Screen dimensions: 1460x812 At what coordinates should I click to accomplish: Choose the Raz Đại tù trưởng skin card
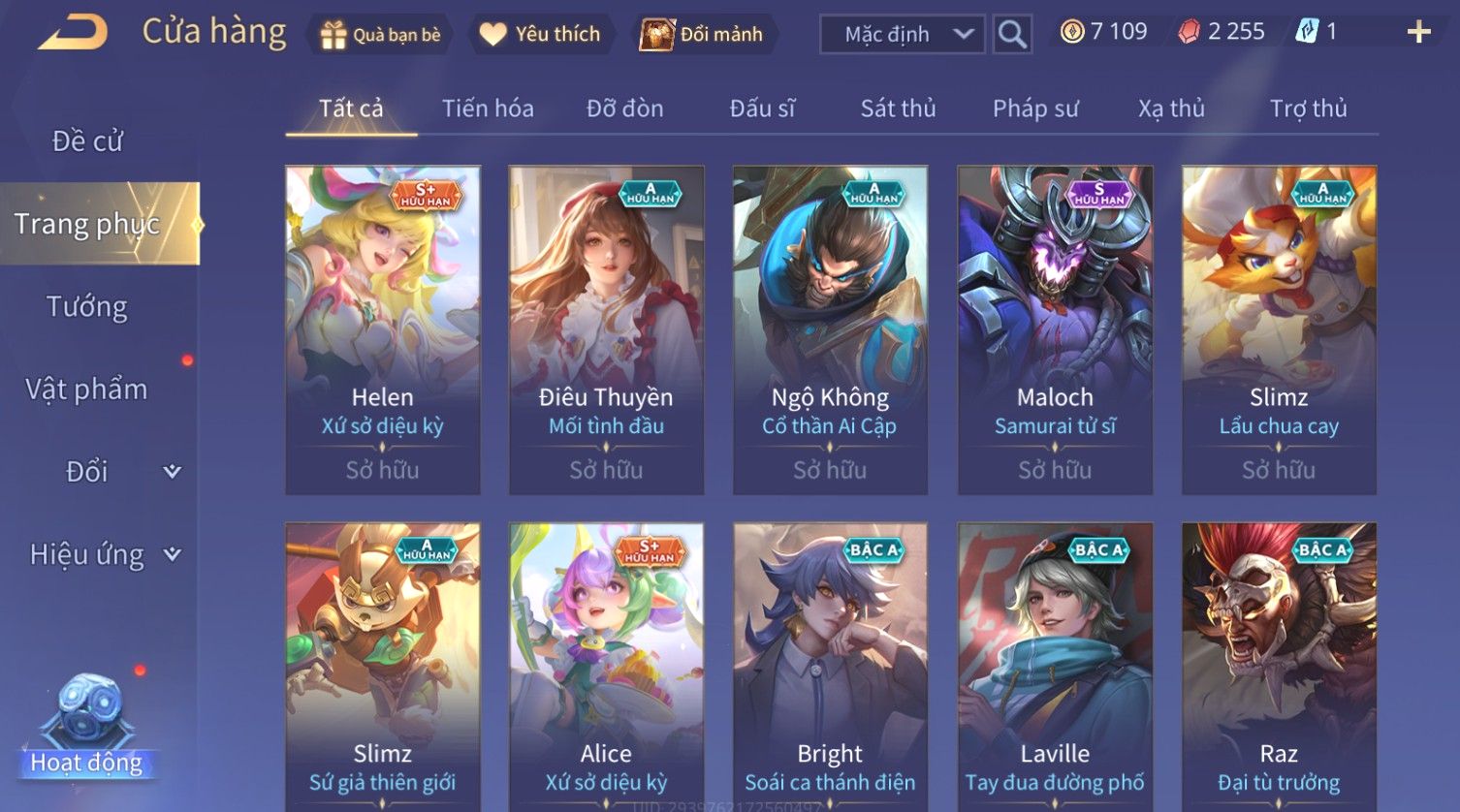click(x=1279, y=667)
